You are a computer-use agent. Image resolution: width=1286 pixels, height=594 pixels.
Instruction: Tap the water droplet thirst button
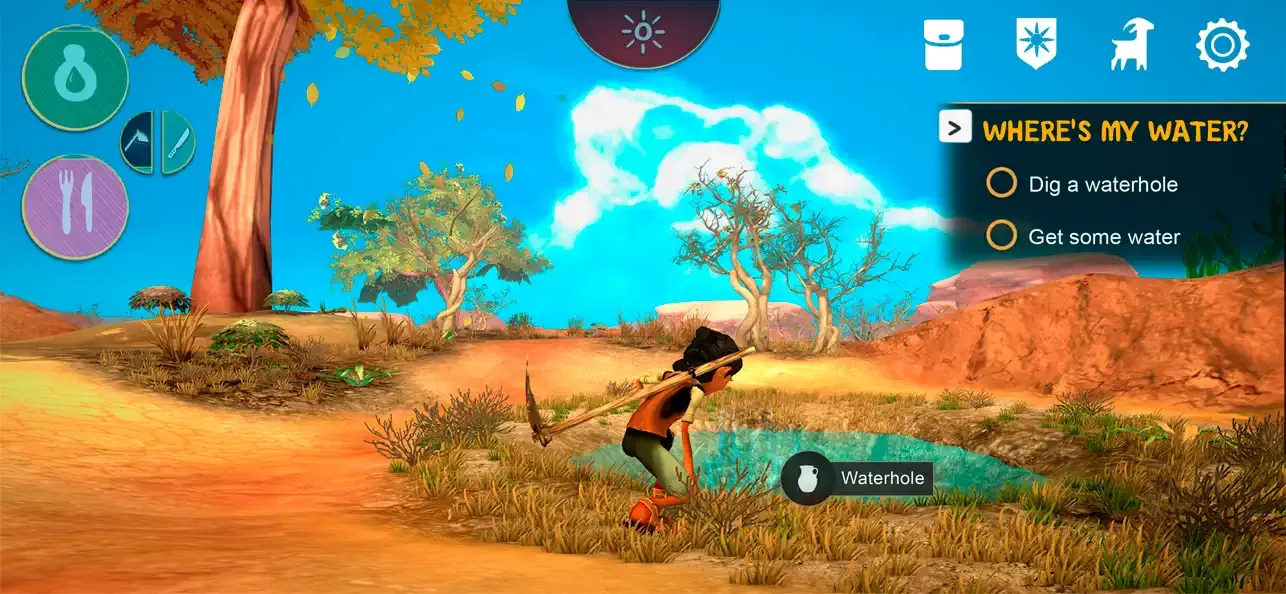click(75, 78)
